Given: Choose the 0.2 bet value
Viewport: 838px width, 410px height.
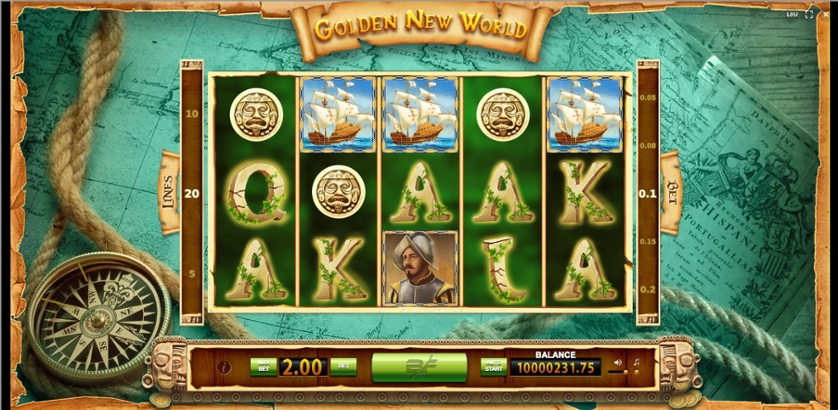Looking at the screenshot, I should coord(648,288).
